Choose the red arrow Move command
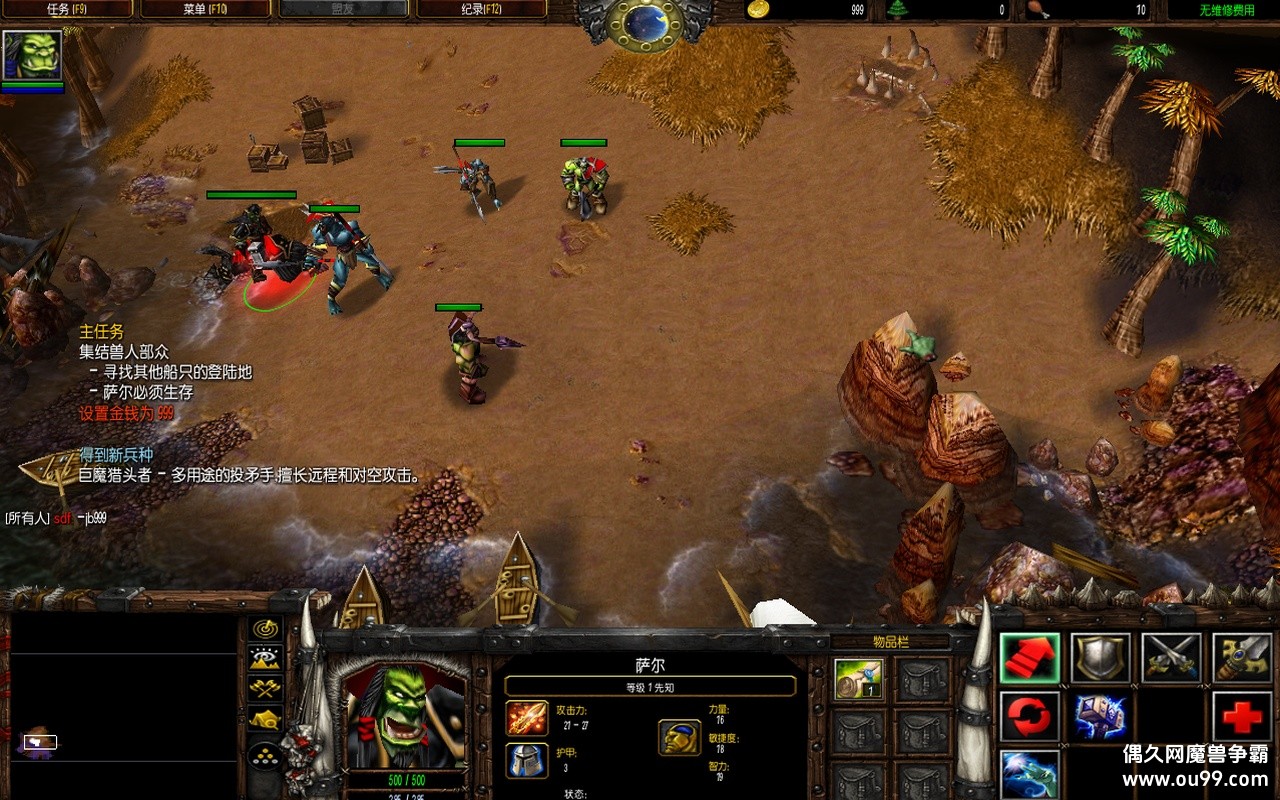The width and height of the screenshot is (1280, 800). pos(1029,658)
